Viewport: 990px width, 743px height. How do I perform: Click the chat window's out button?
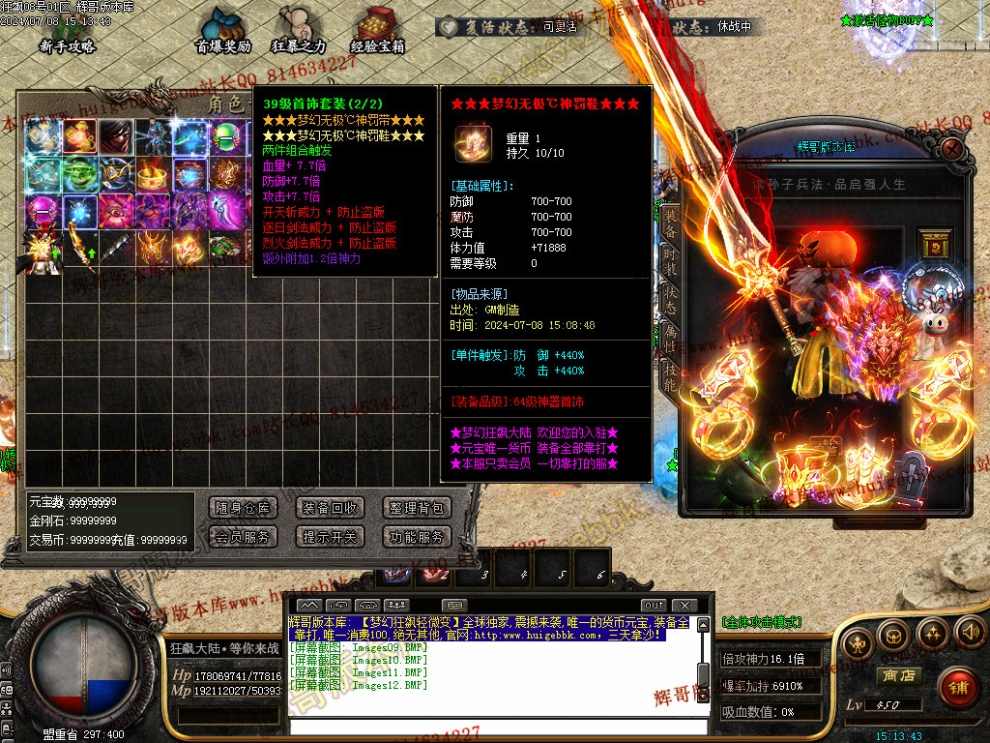tap(653, 605)
